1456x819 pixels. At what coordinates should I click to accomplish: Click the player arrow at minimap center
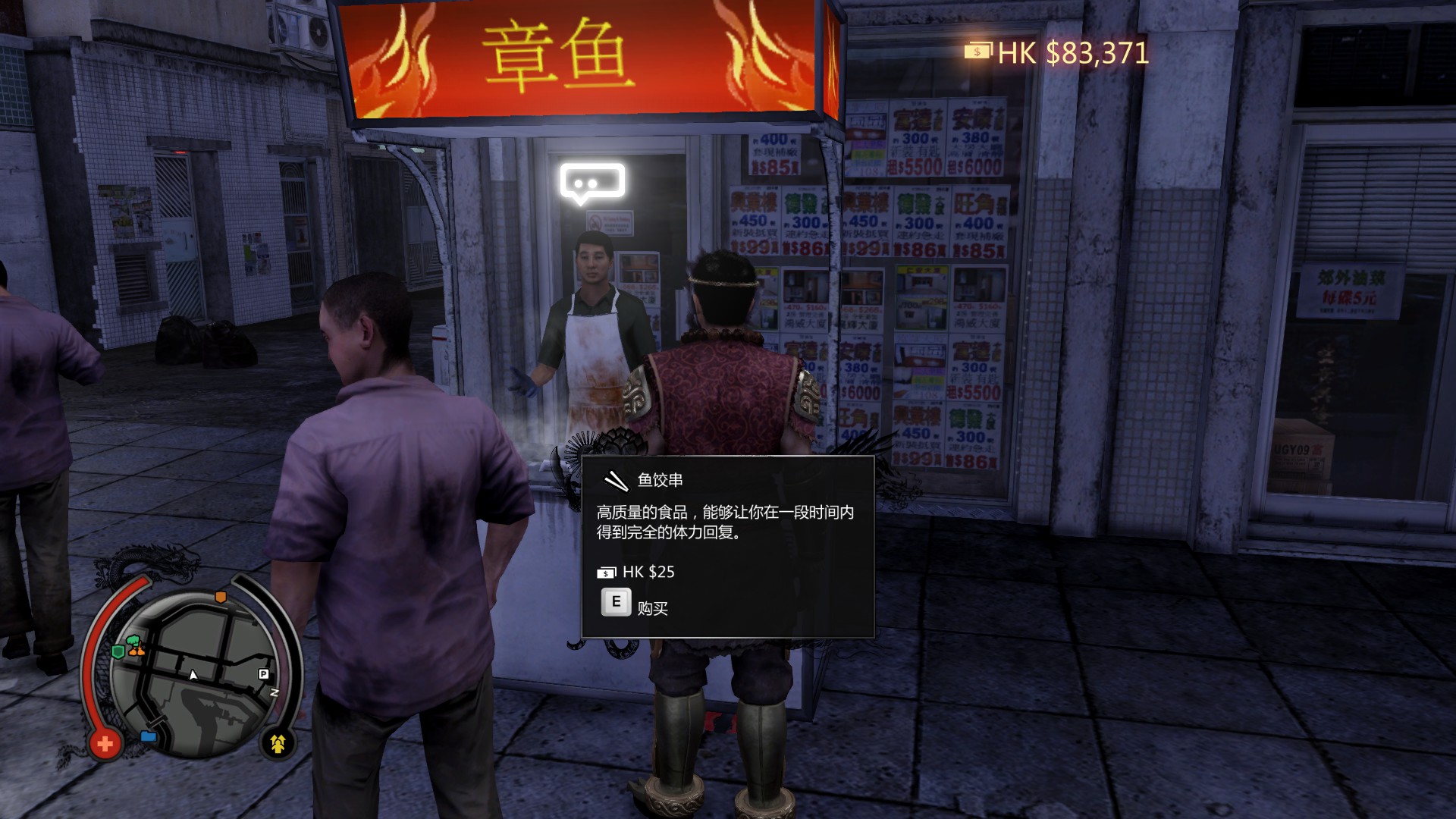(193, 675)
